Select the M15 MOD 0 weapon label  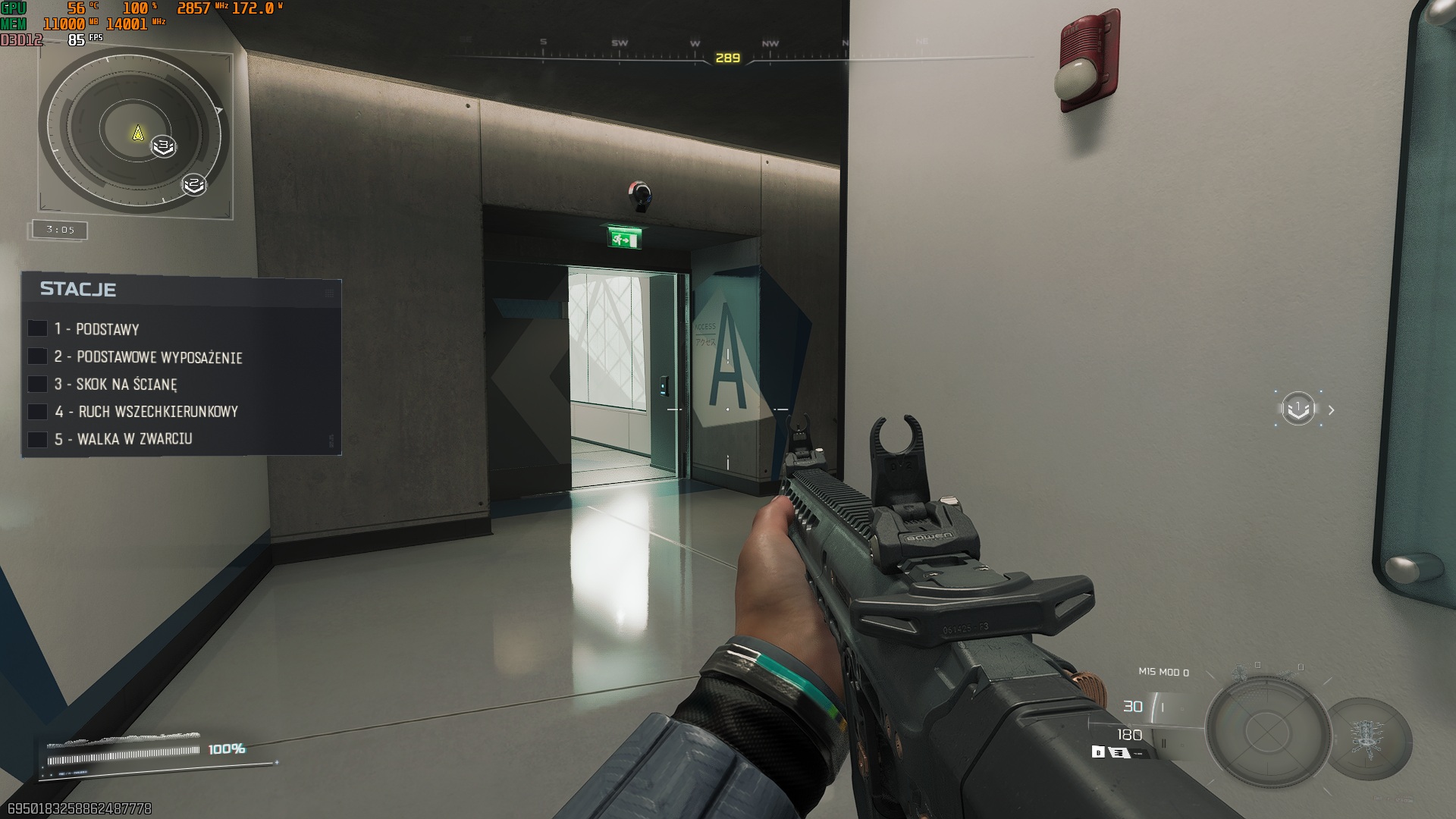click(x=1163, y=672)
